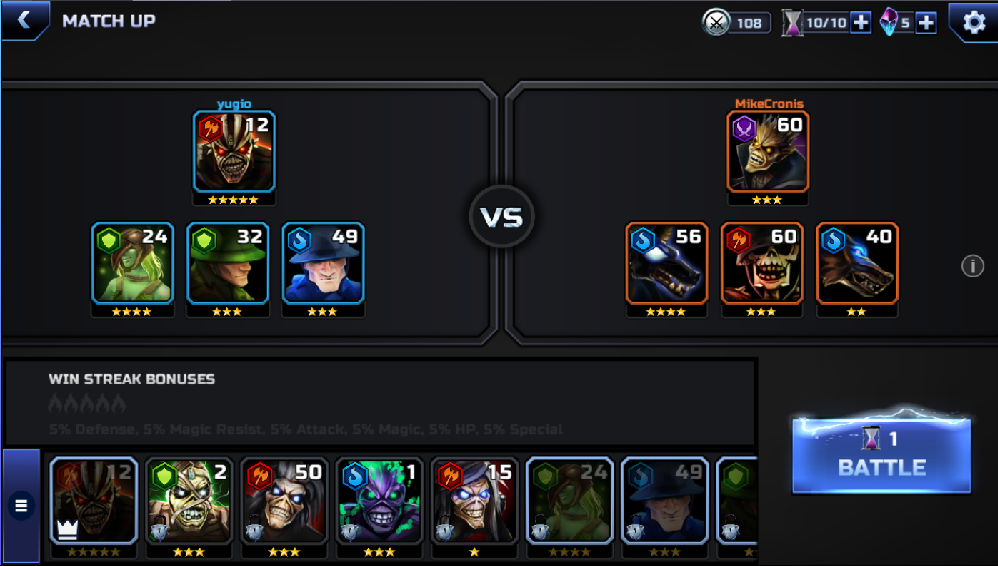998x566 pixels.
Task: Choose the level 50 roster character
Action: point(285,501)
